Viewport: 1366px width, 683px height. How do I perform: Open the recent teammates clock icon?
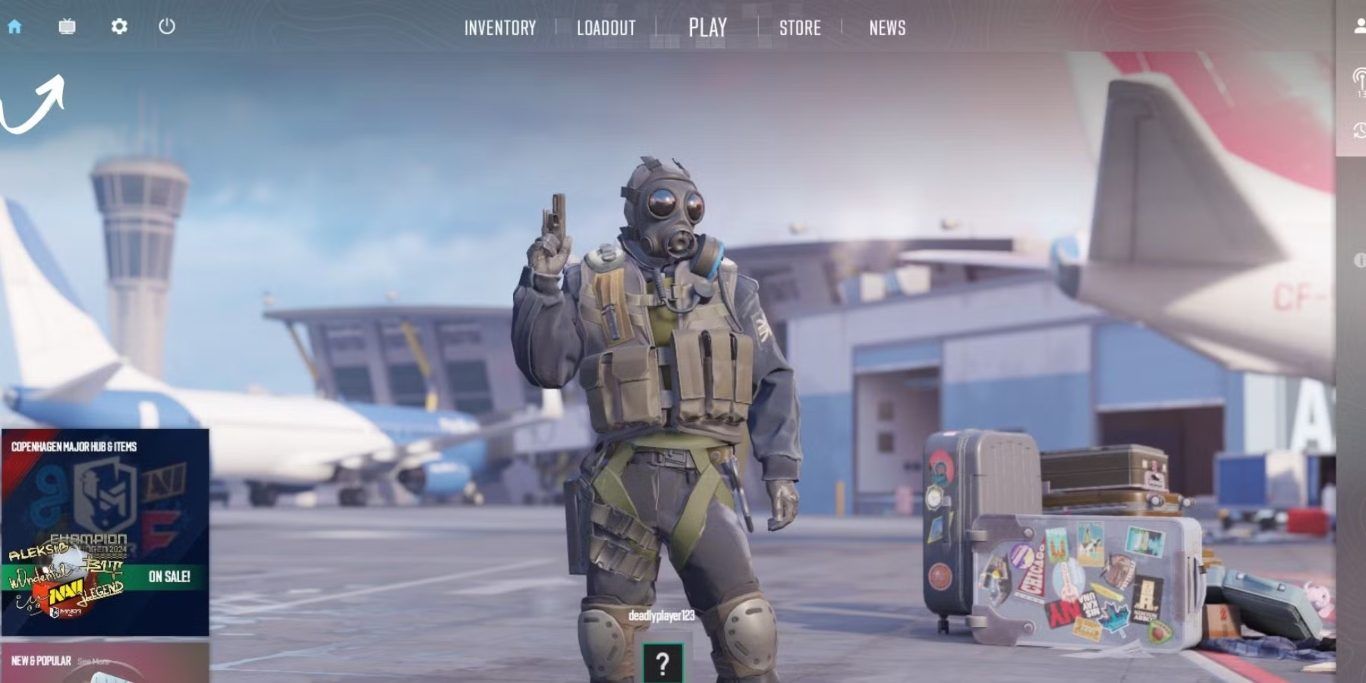coord(1359,130)
